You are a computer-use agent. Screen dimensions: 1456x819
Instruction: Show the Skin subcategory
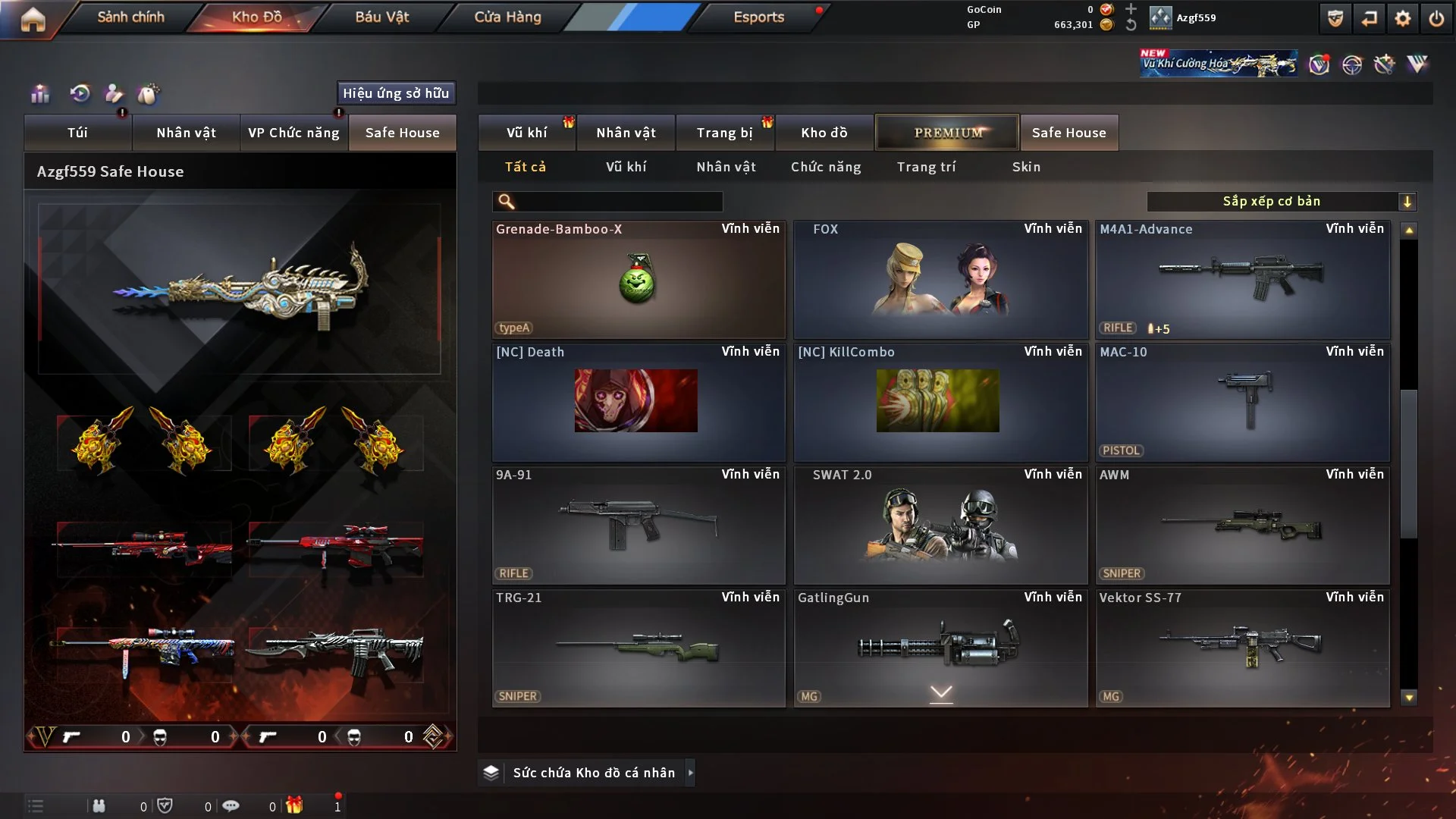(x=1026, y=167)
